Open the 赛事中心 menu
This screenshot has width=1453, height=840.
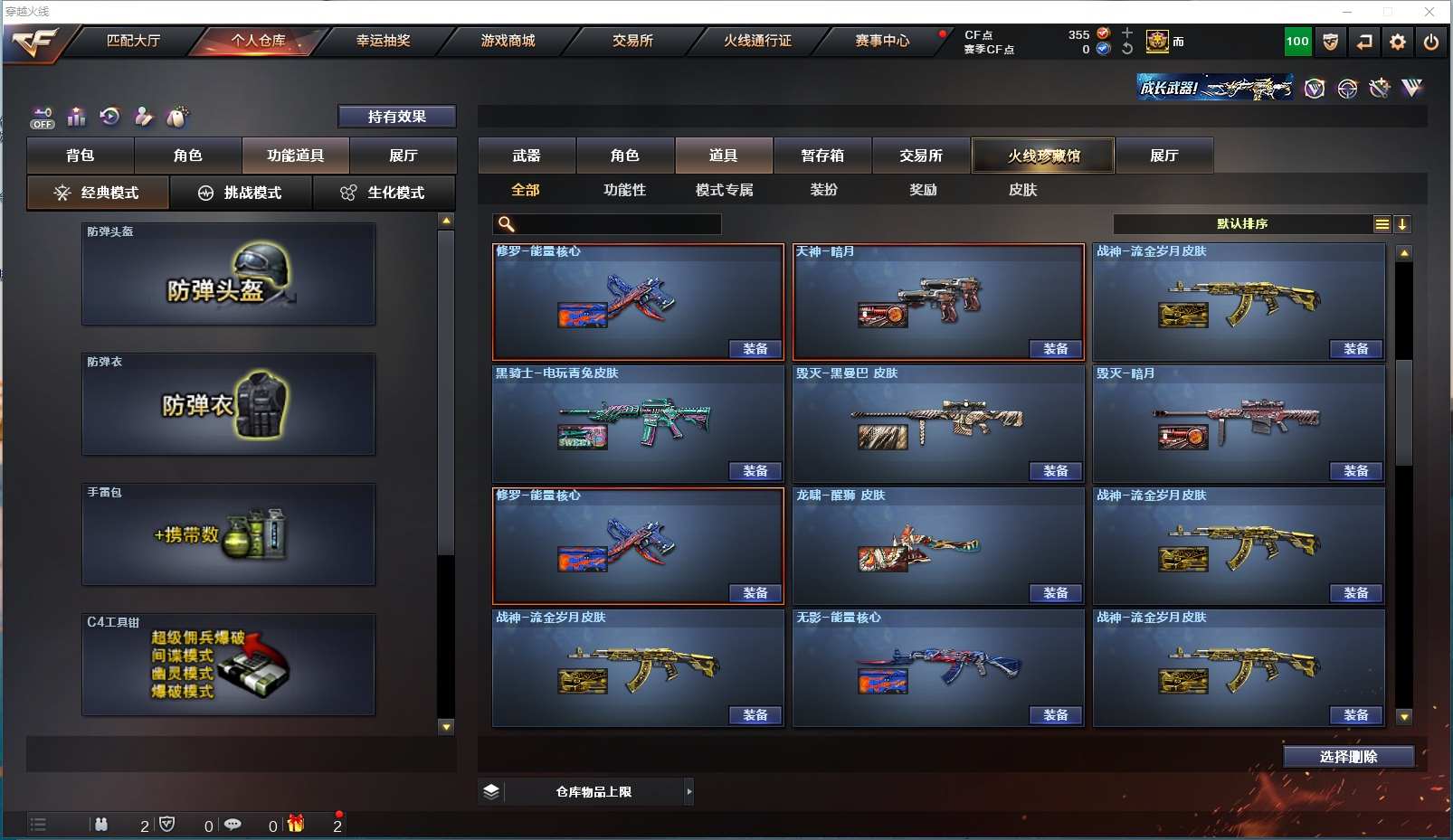point(882,41)
